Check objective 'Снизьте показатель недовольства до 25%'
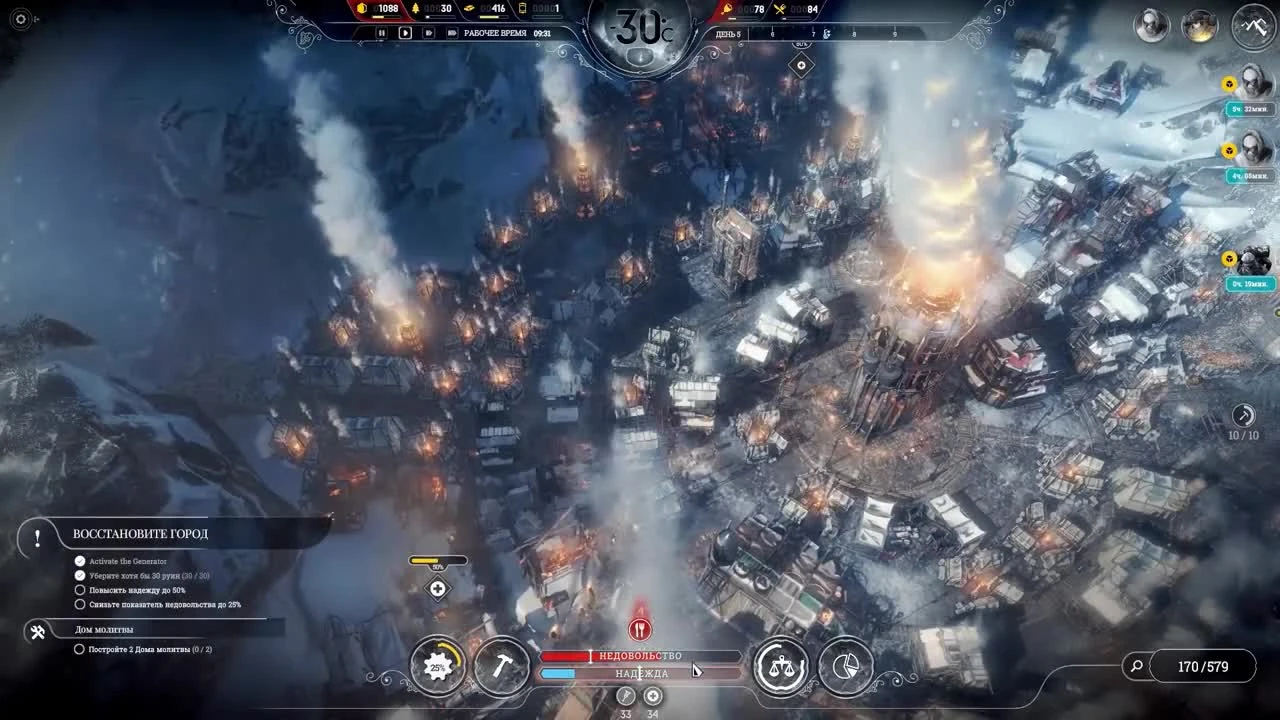Screen dimensions: 1280x720 (80, 604)
